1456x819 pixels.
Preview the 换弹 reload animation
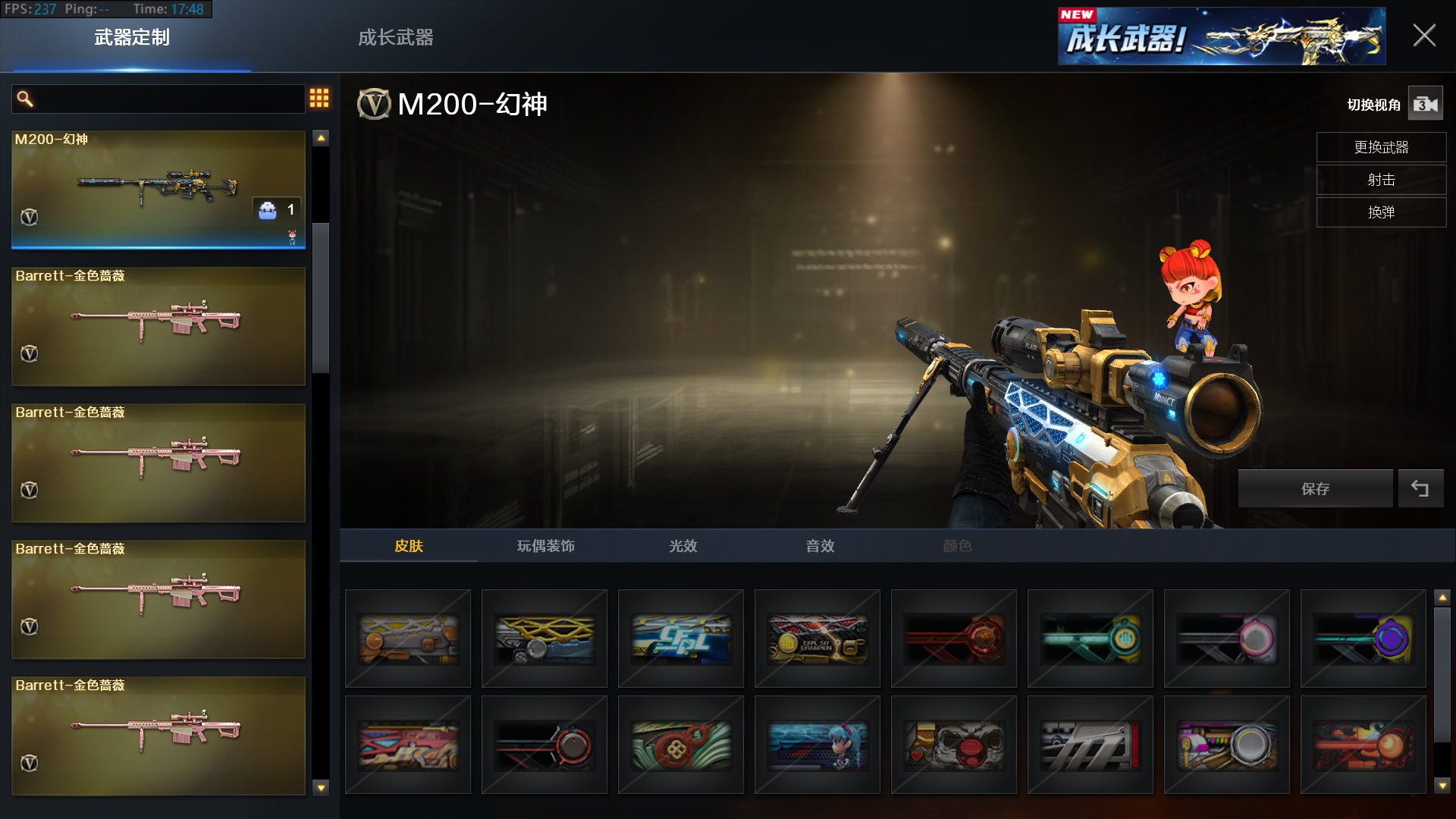click(1381, 212)
